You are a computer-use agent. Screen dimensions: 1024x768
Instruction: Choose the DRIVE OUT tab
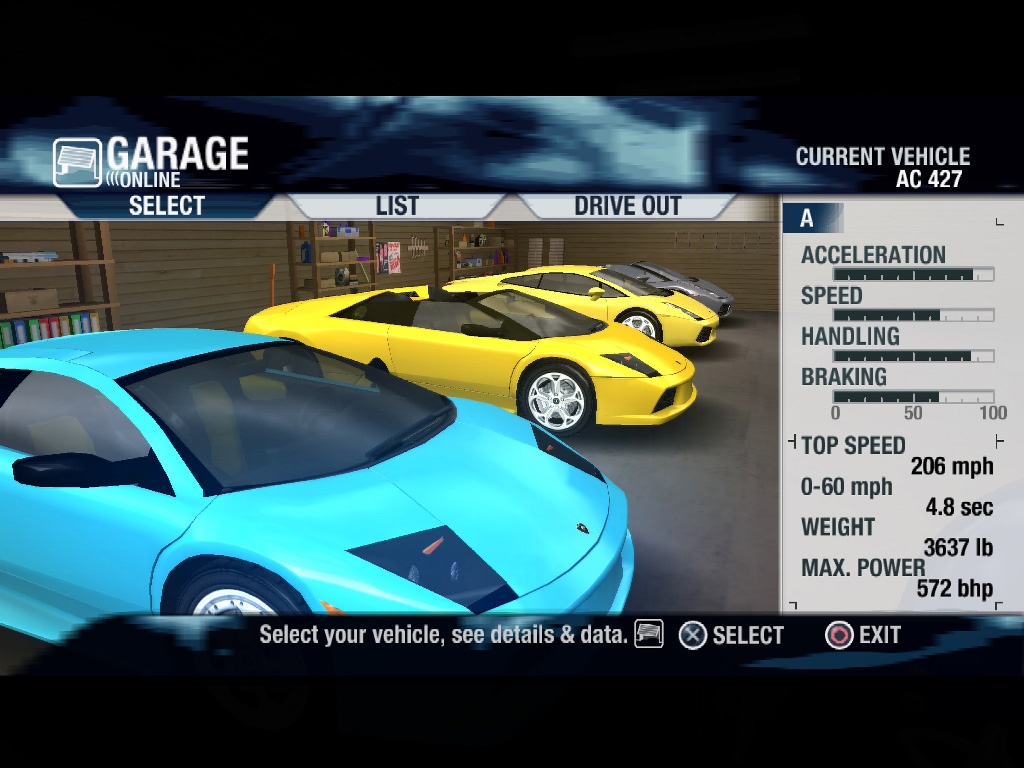click(627, 206)
